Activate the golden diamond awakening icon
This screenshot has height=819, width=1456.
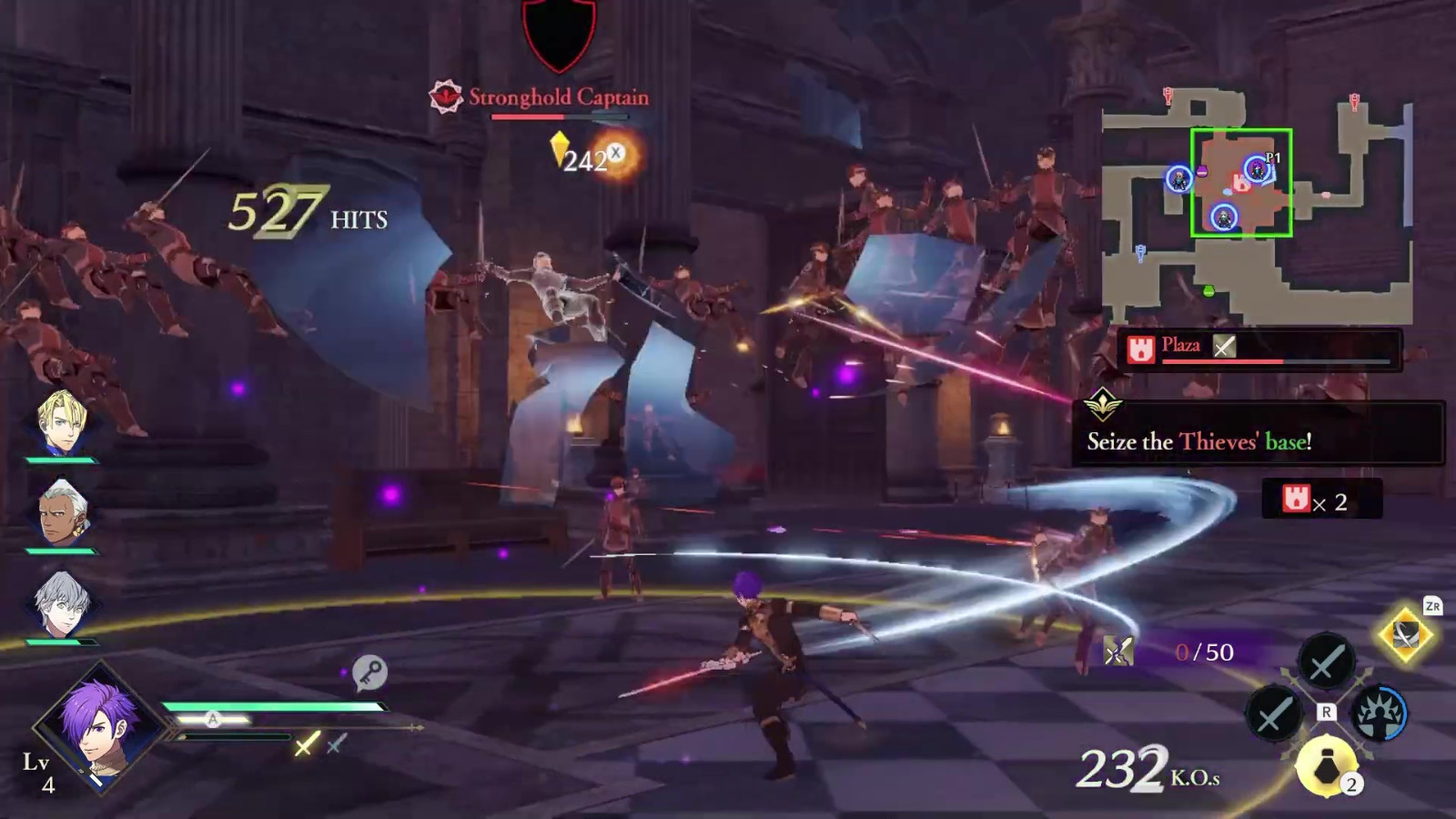[1404, 634]
